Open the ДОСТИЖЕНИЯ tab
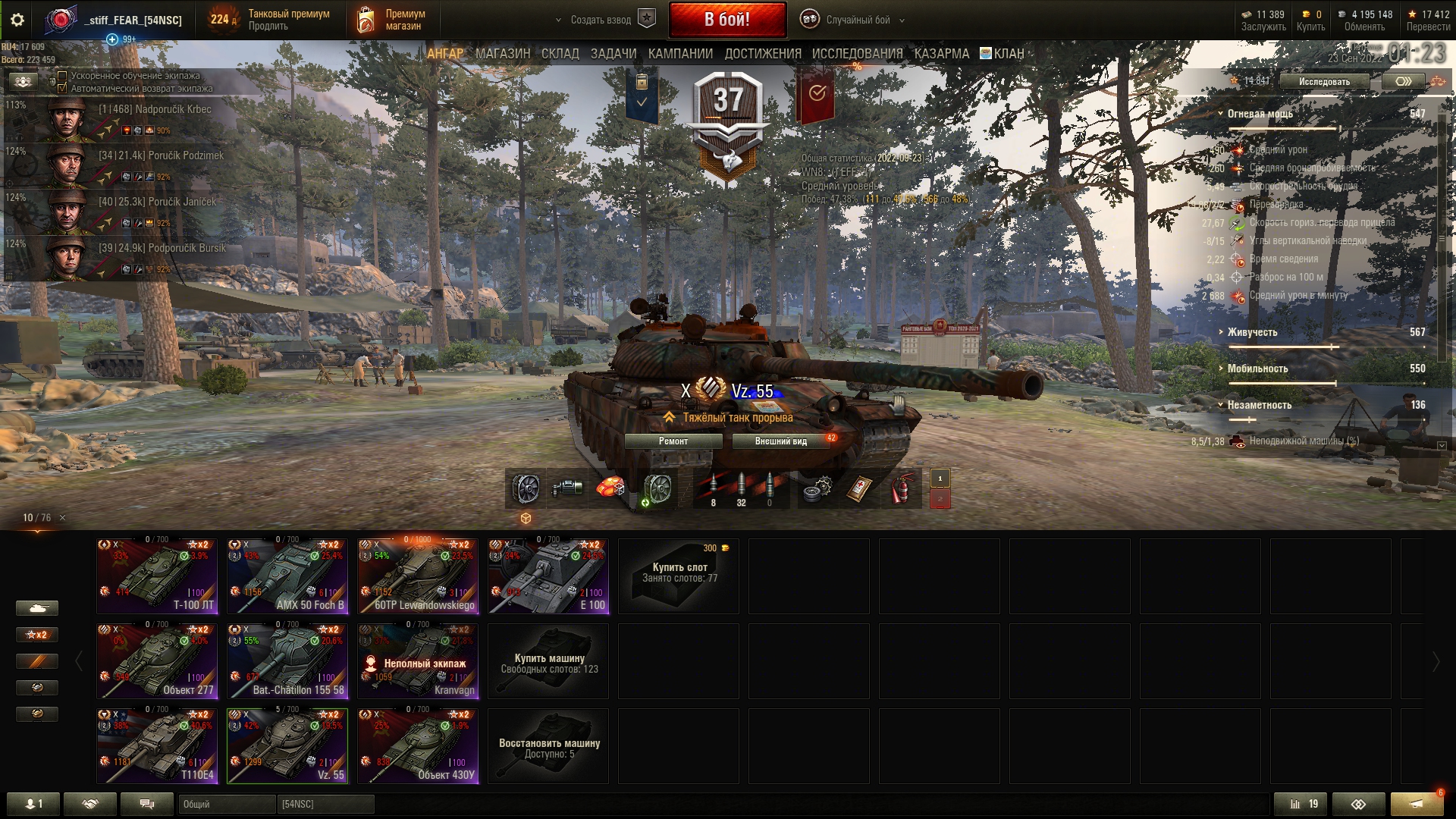Image resolution: width=1456 pixels, height=819 pixels. tap(762, 54)
